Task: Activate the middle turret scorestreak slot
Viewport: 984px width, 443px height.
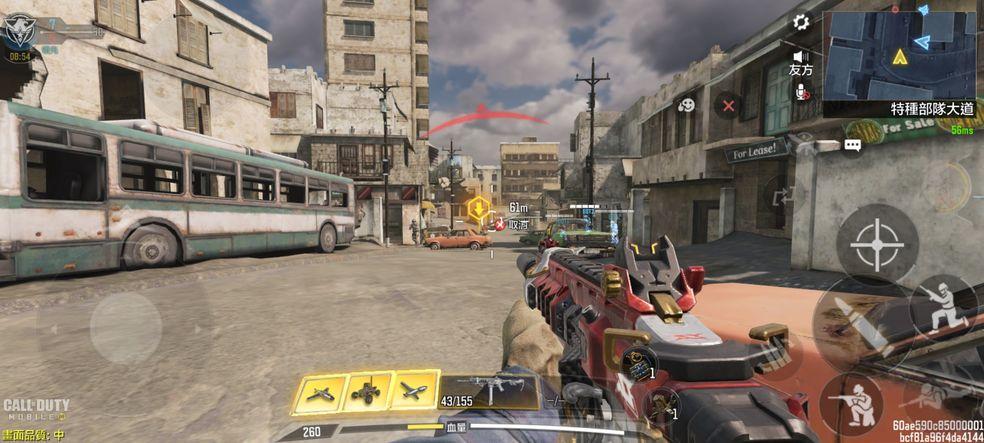Action: [367, 393]
